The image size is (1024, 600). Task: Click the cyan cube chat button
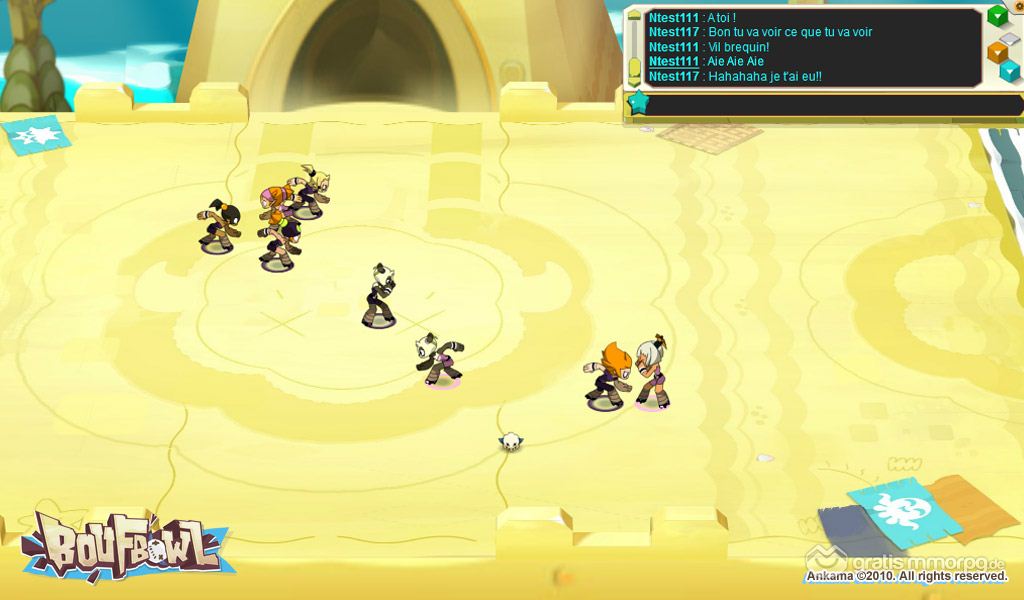tap(1011, 70)
